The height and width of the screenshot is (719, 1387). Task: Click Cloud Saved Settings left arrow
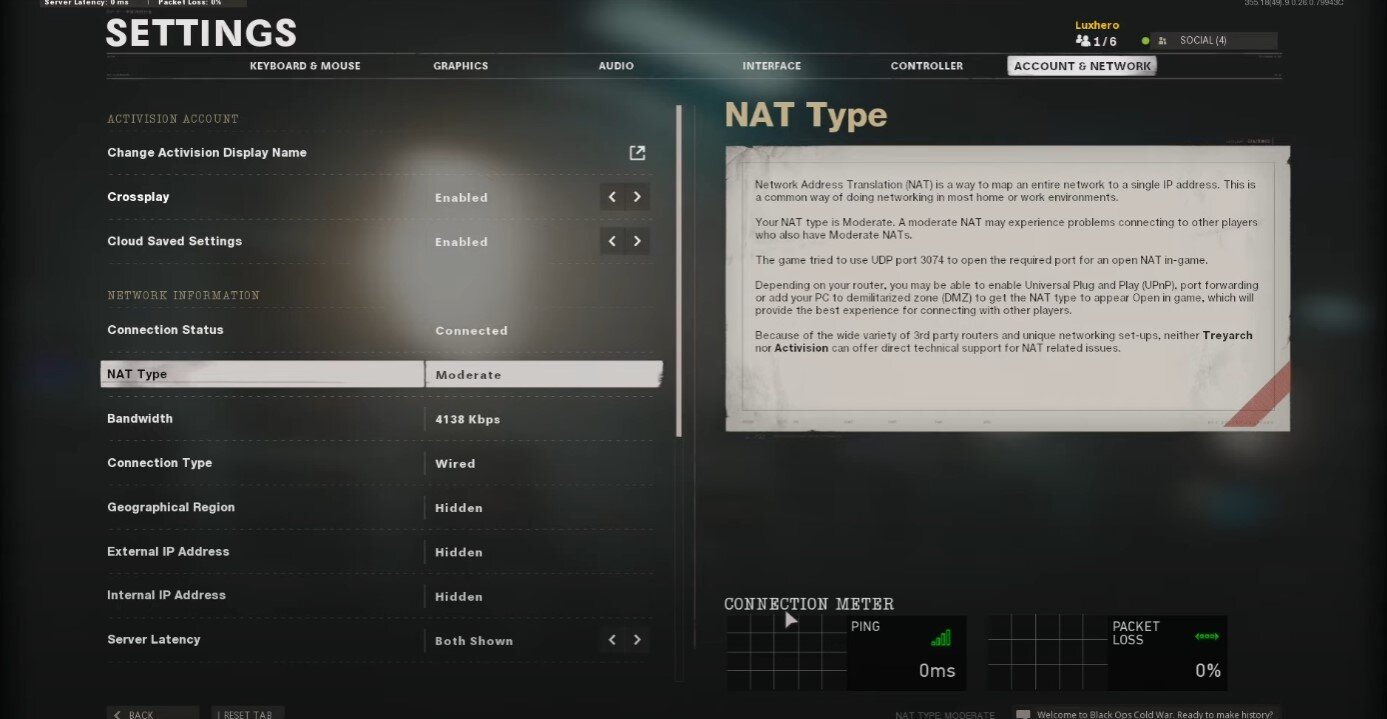tap(613, 241)
